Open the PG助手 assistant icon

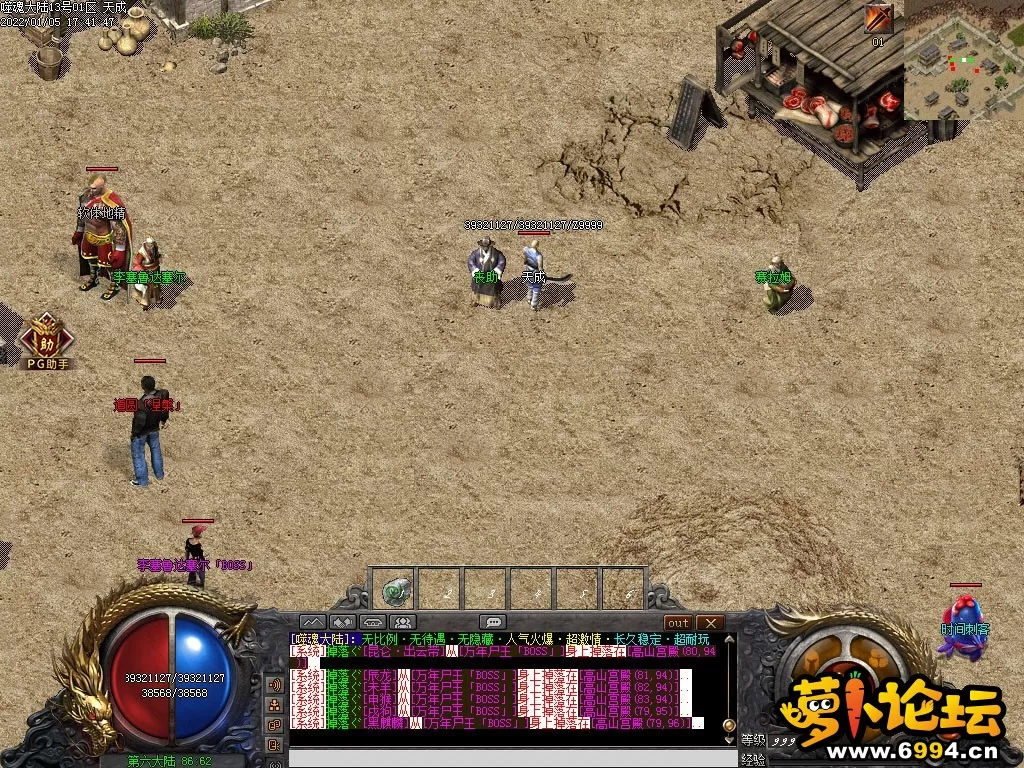pyautogui.click(x=45, y=339)
